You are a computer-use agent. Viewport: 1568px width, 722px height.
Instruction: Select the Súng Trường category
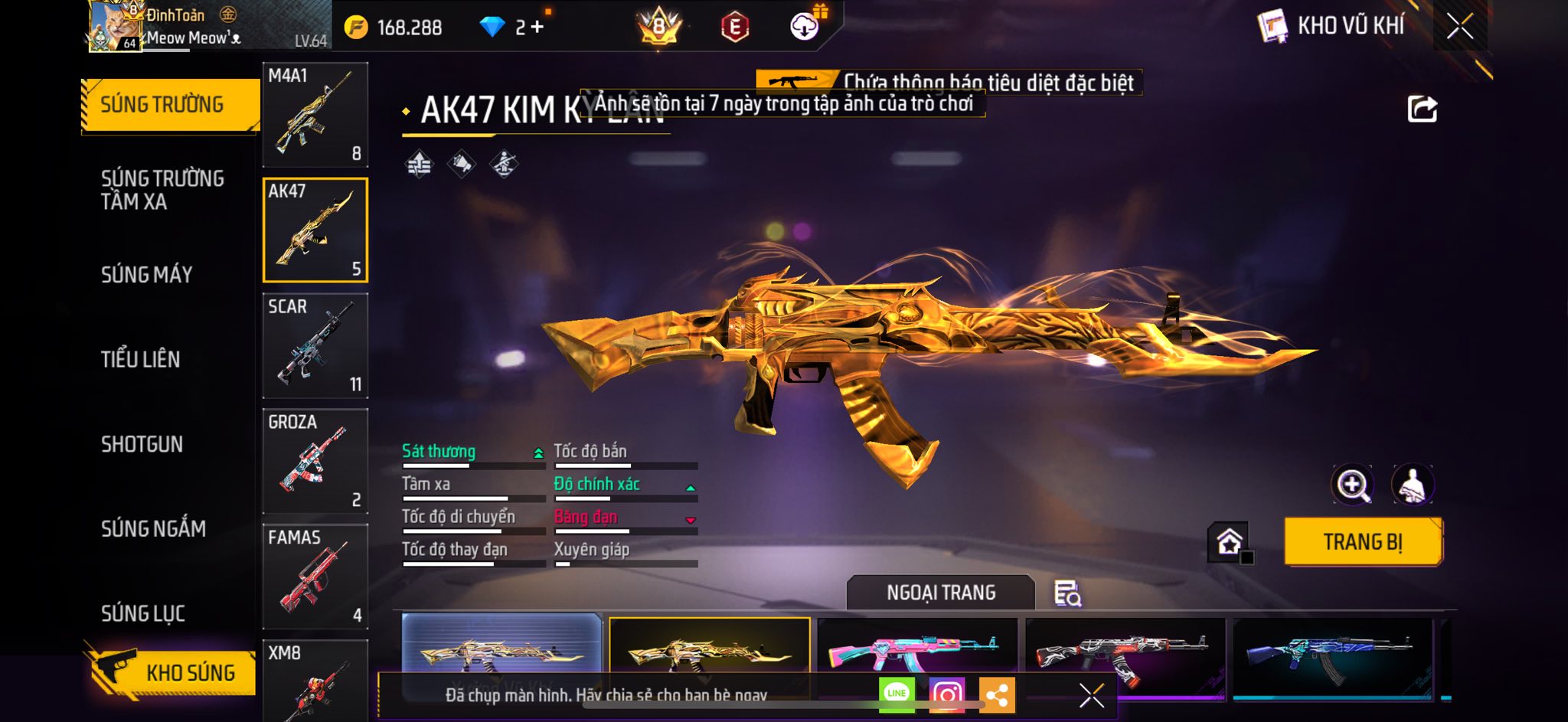point(162,105)
